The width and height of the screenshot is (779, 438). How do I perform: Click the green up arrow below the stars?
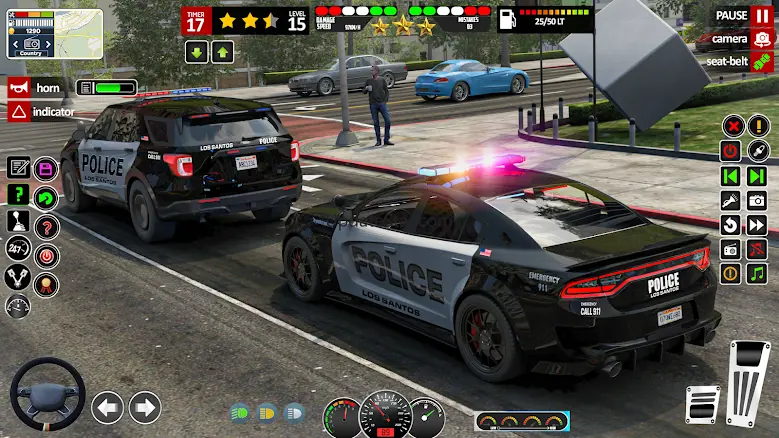click(222, 52)
